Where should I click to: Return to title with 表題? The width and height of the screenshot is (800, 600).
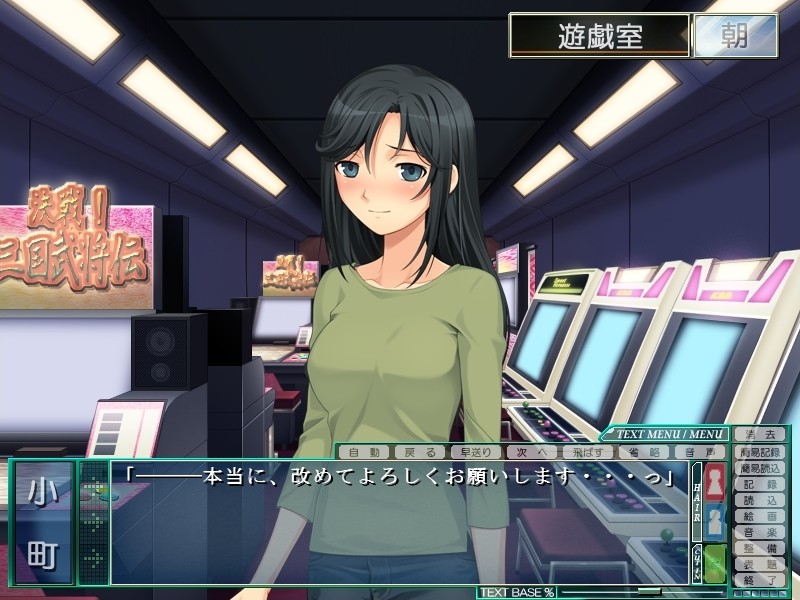coord(759,564)
